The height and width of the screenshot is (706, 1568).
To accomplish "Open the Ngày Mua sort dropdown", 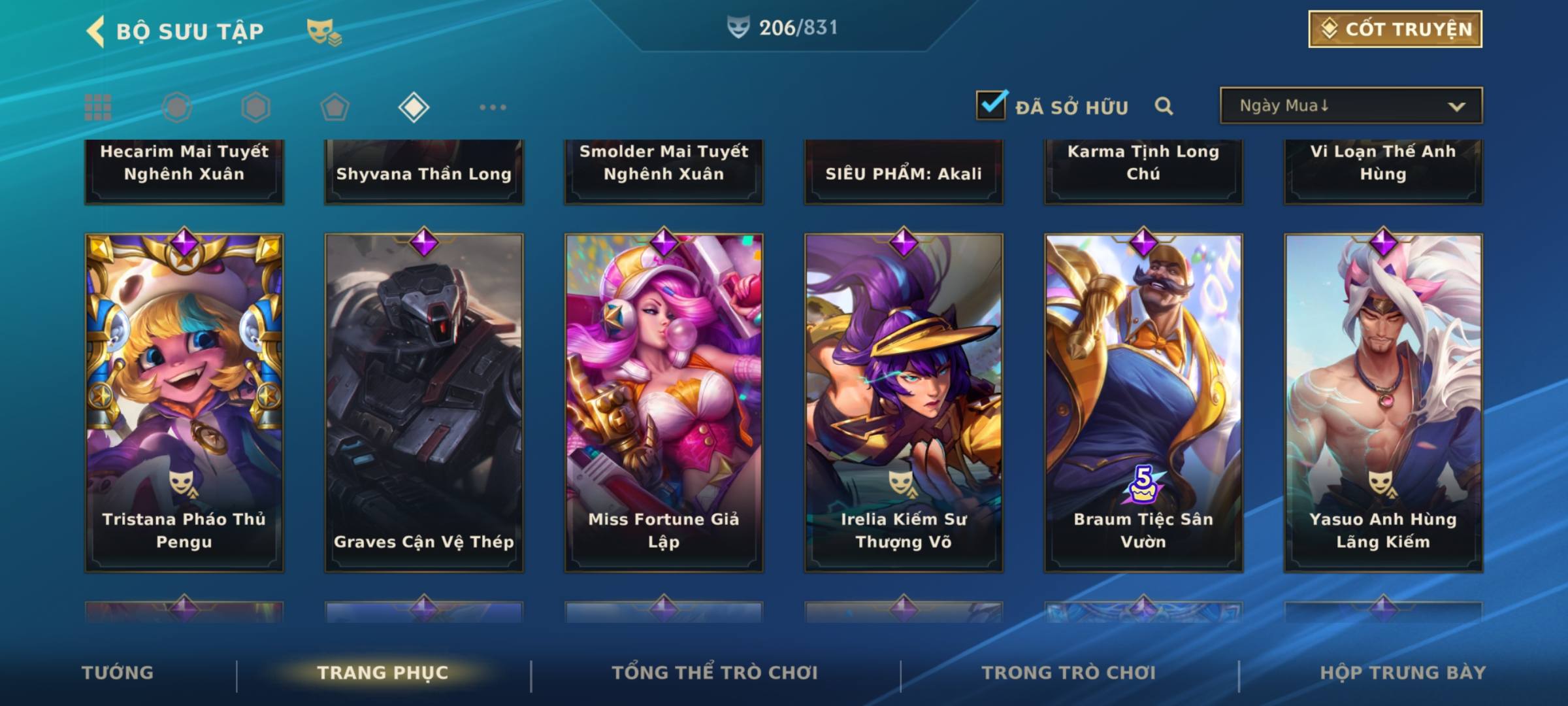I will click(x=1350, y=106).
